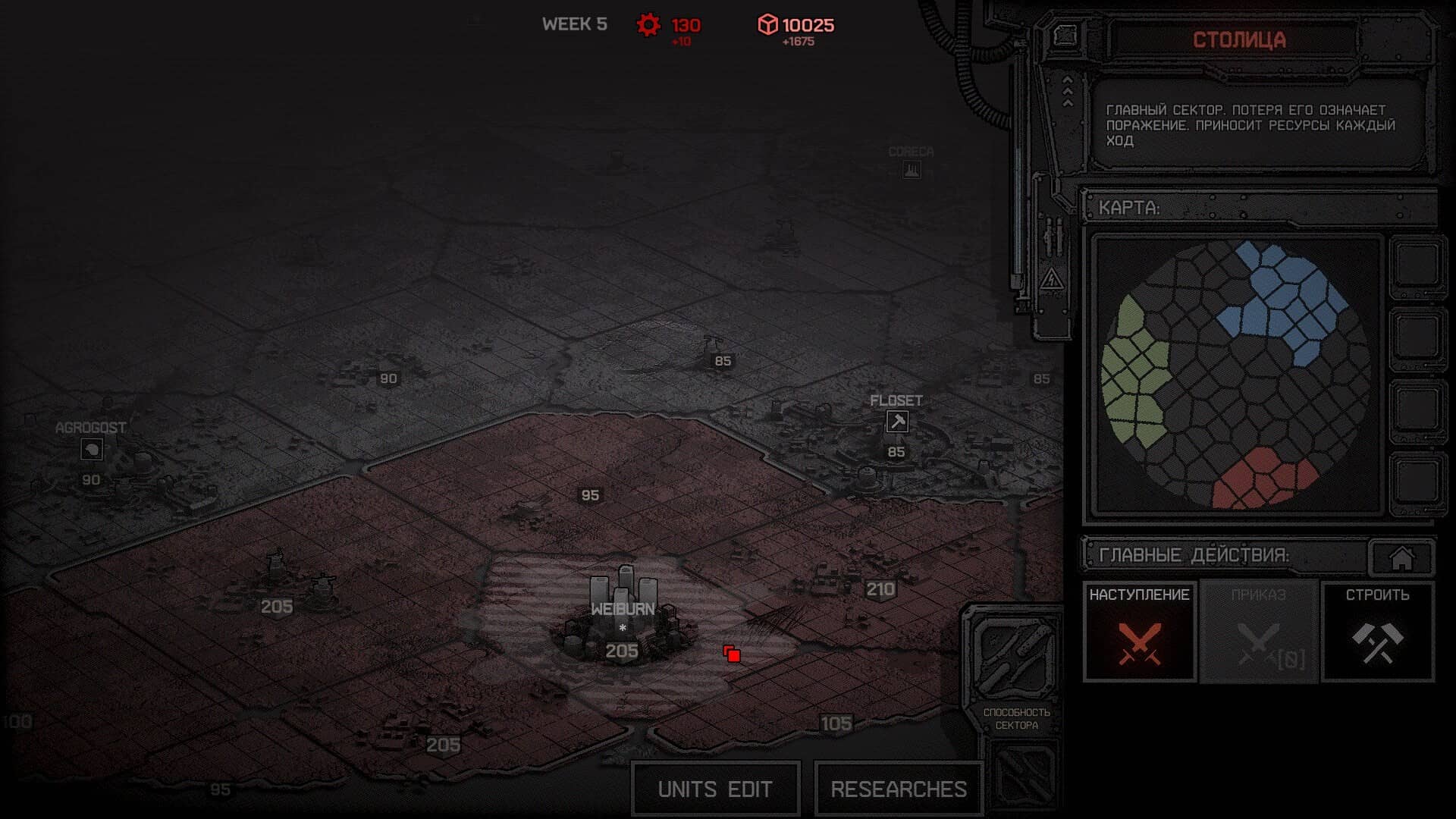This screenshot has height=819, width=1456.
Task: Start an offensive with the Наступление button
Action: tap(1139, 632)
